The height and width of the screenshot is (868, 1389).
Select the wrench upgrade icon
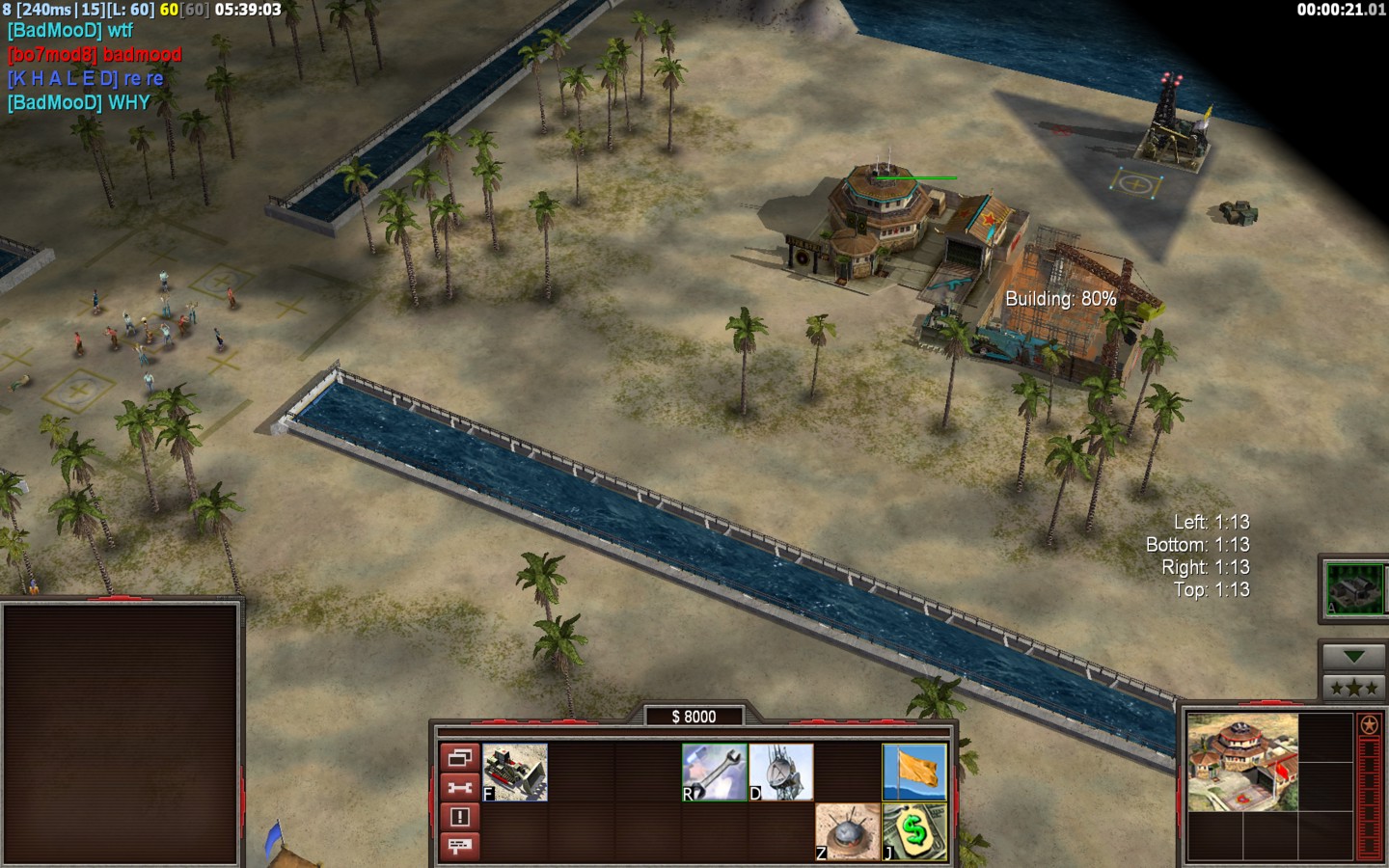(x=715, y=772)
